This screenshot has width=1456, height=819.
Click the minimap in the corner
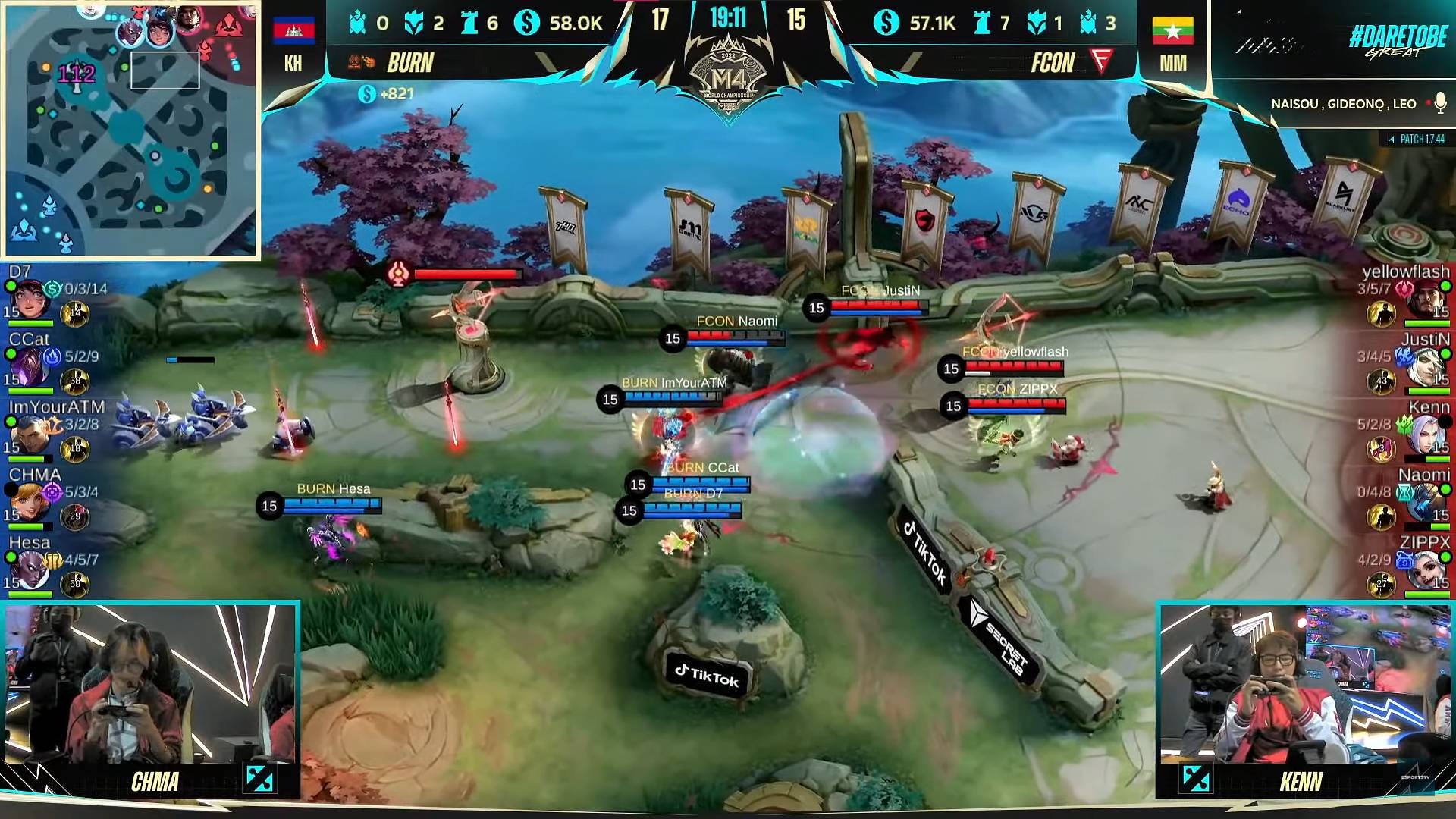click(130, 130)
